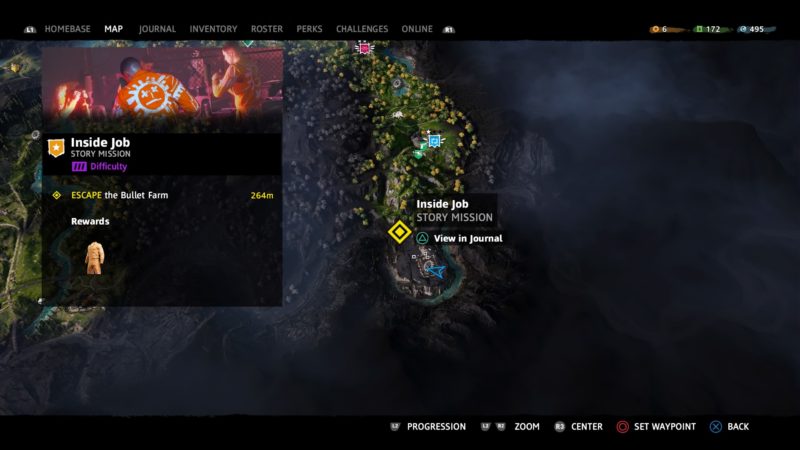Show the Perks tab
Screen dimensions: 800x450
point(309,29)
